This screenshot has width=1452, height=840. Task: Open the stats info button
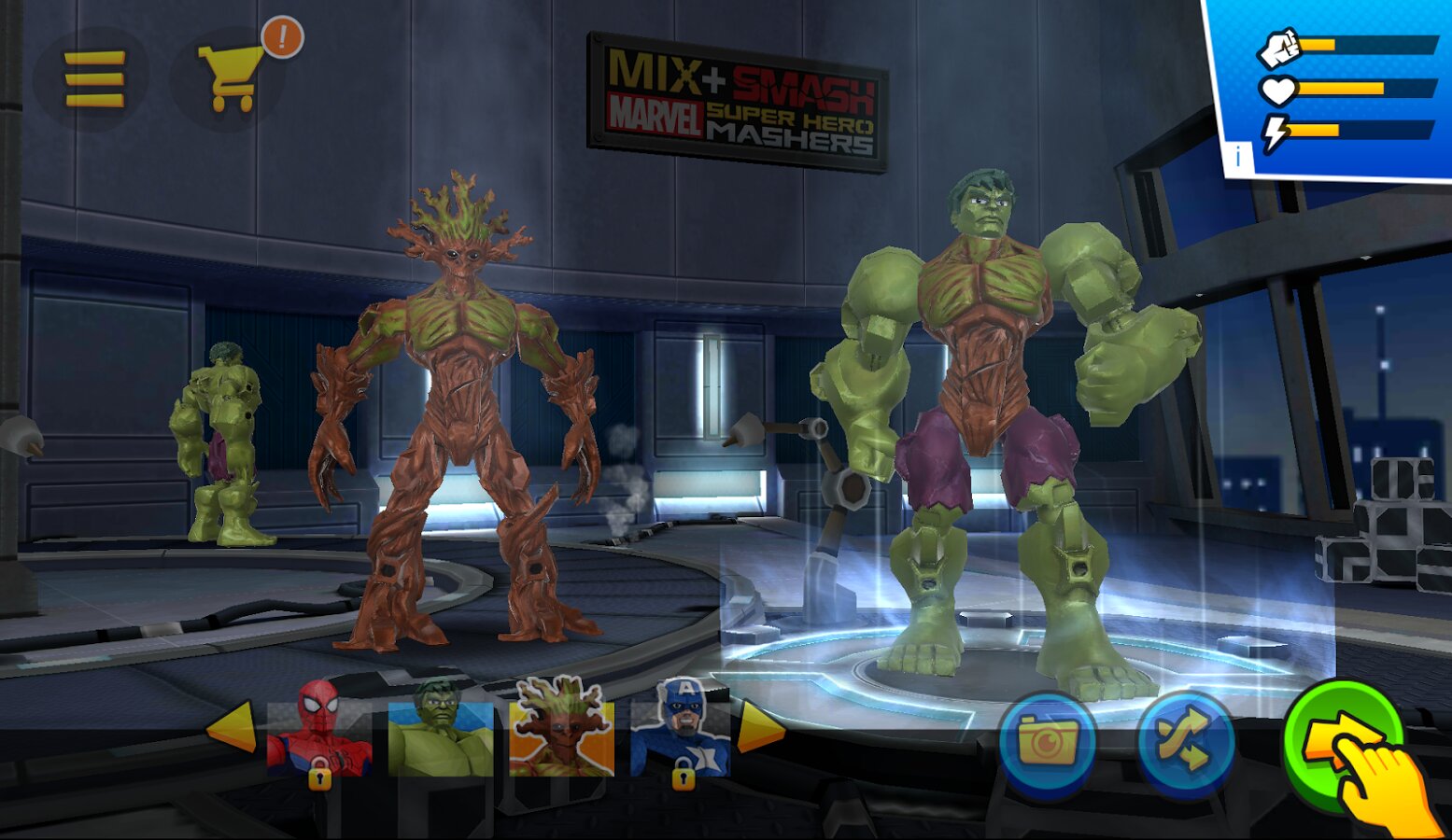click(x=1238, y=158)
